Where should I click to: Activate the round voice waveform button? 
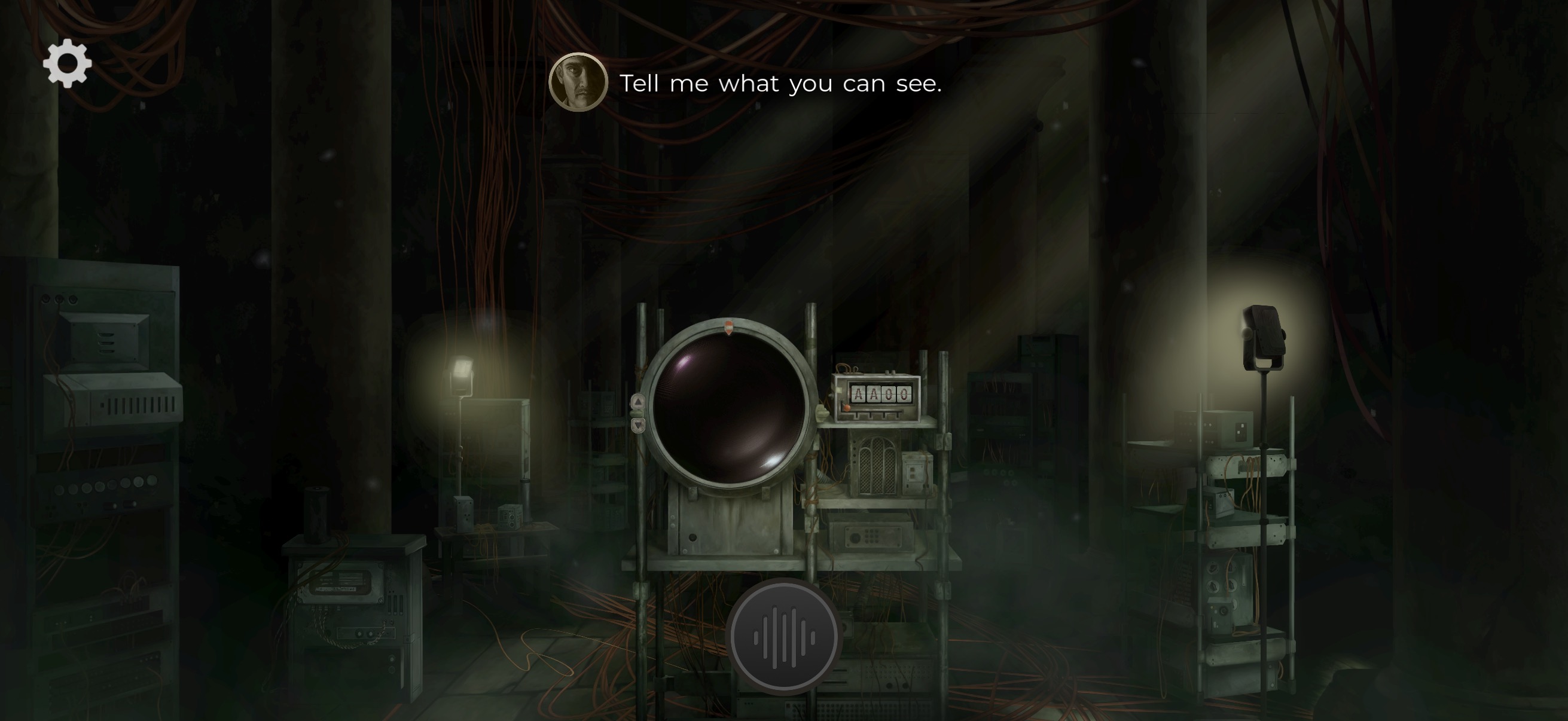783,637
